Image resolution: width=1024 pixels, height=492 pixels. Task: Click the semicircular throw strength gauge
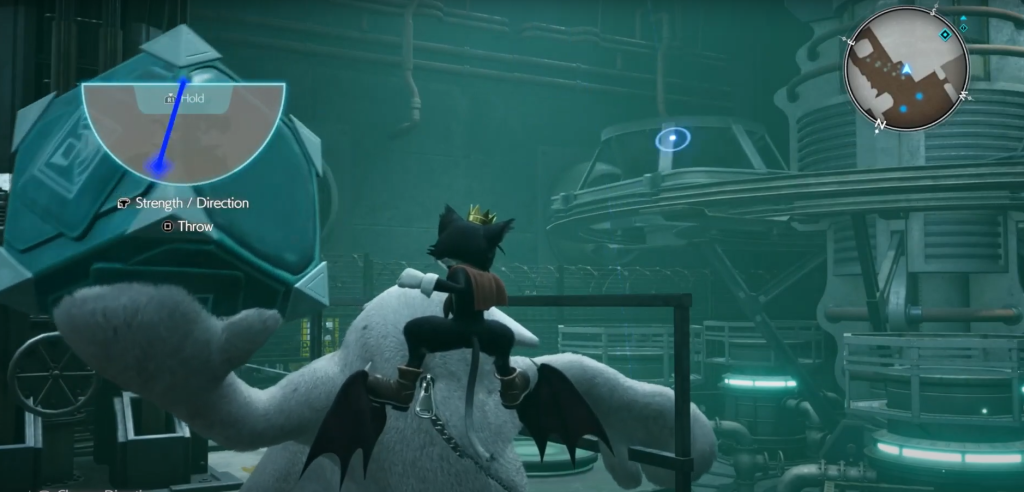click(183, 127)
